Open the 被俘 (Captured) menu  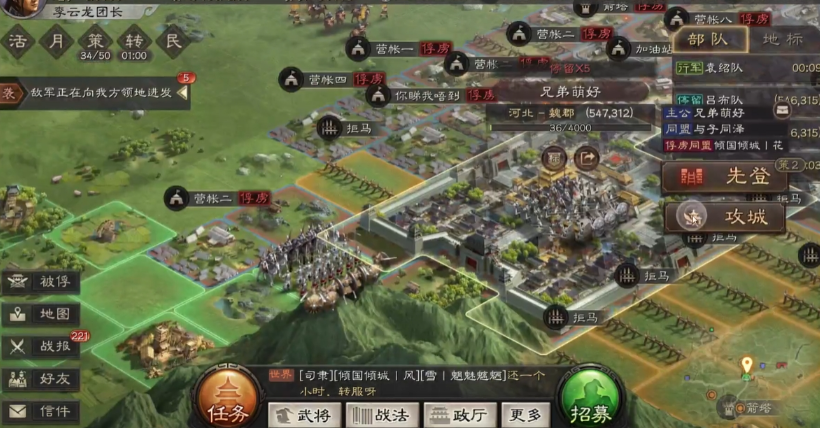(x=42, y=281)
